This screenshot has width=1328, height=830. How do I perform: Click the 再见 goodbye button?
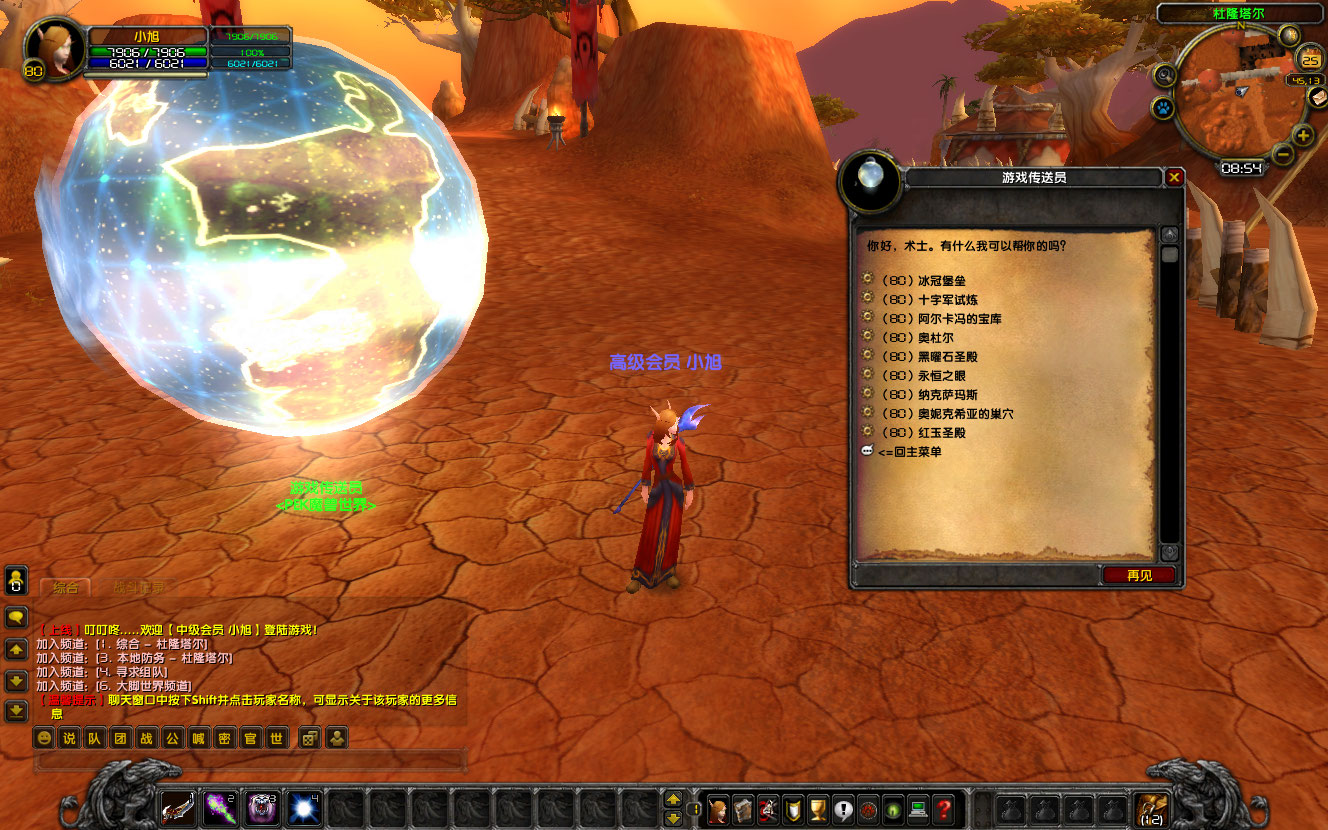tap(1139, 575)
